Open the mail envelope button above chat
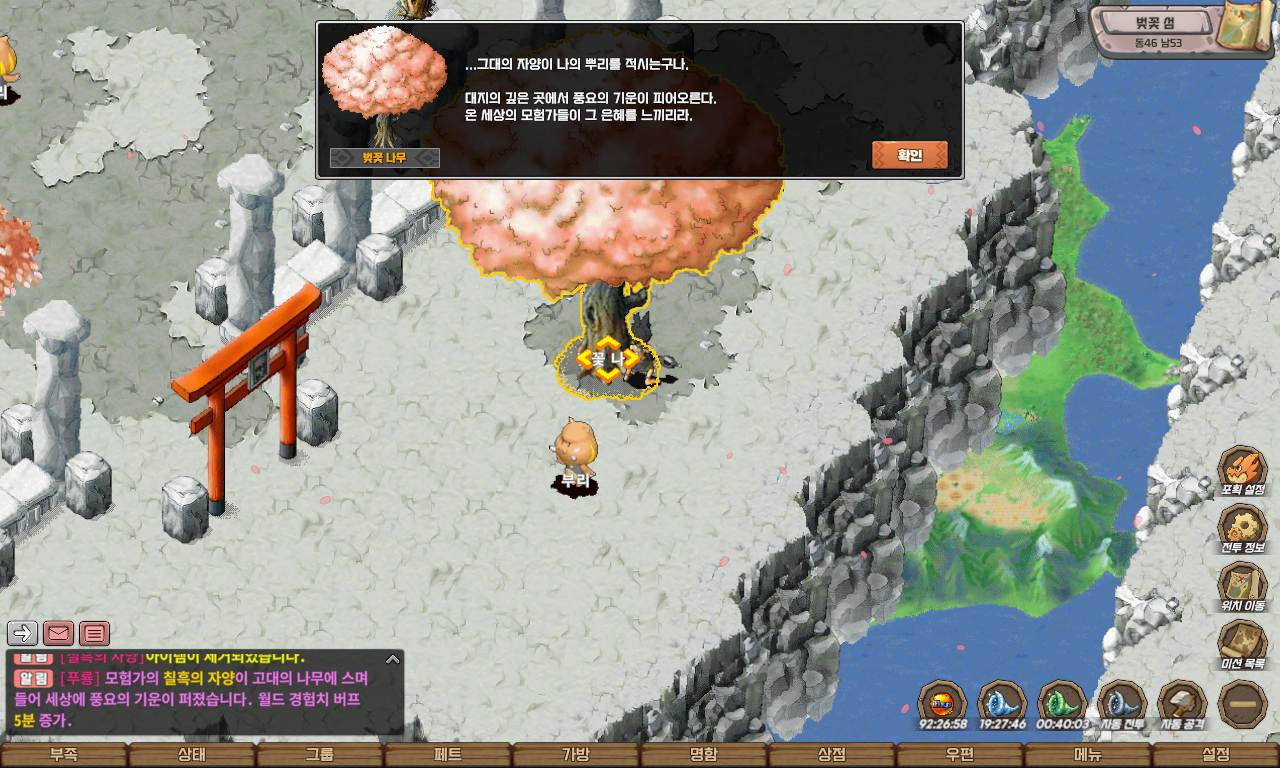 58,633
